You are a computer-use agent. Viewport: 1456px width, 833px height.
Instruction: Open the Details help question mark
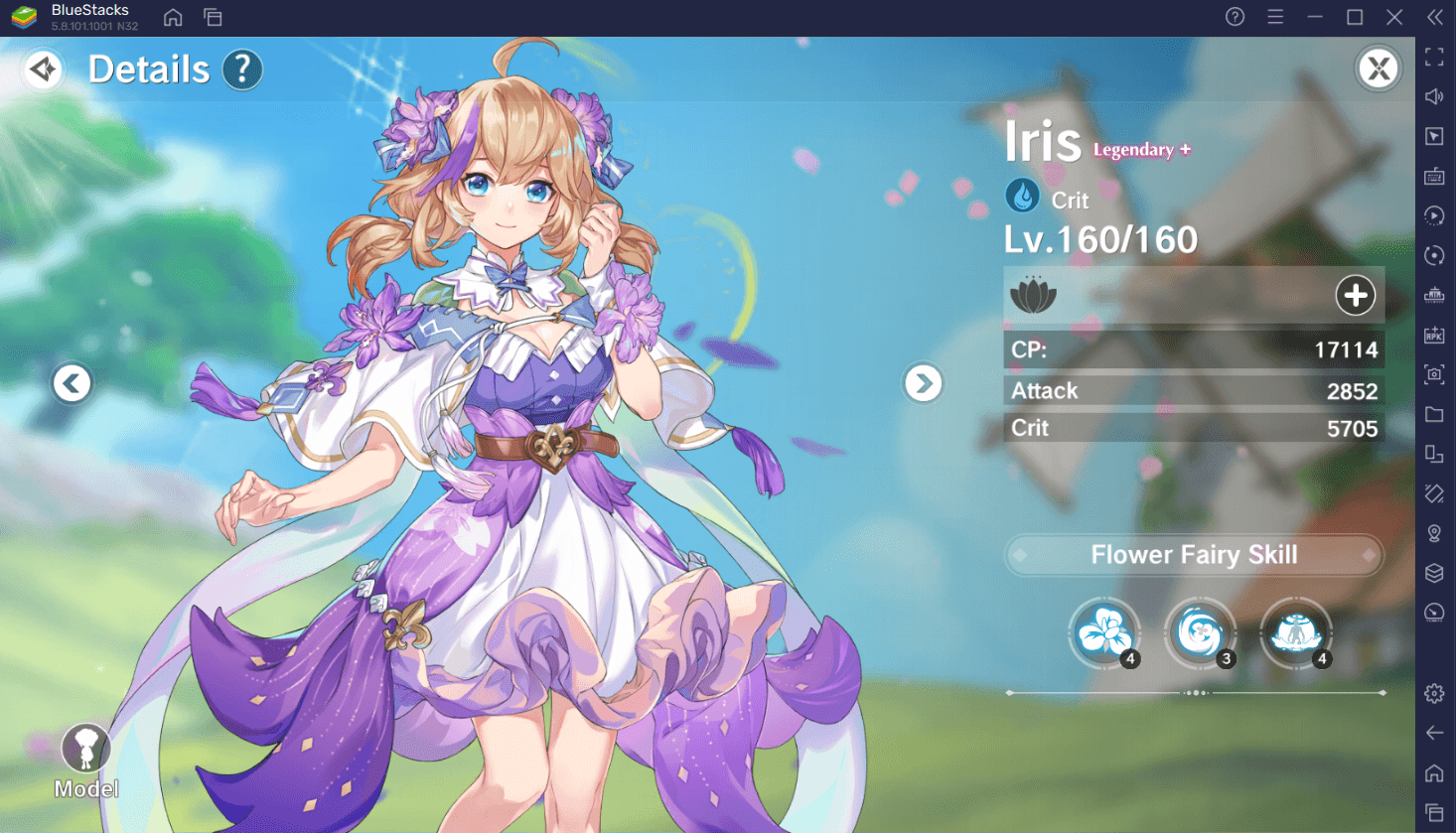pyautogui.click(x=242, y=69)
